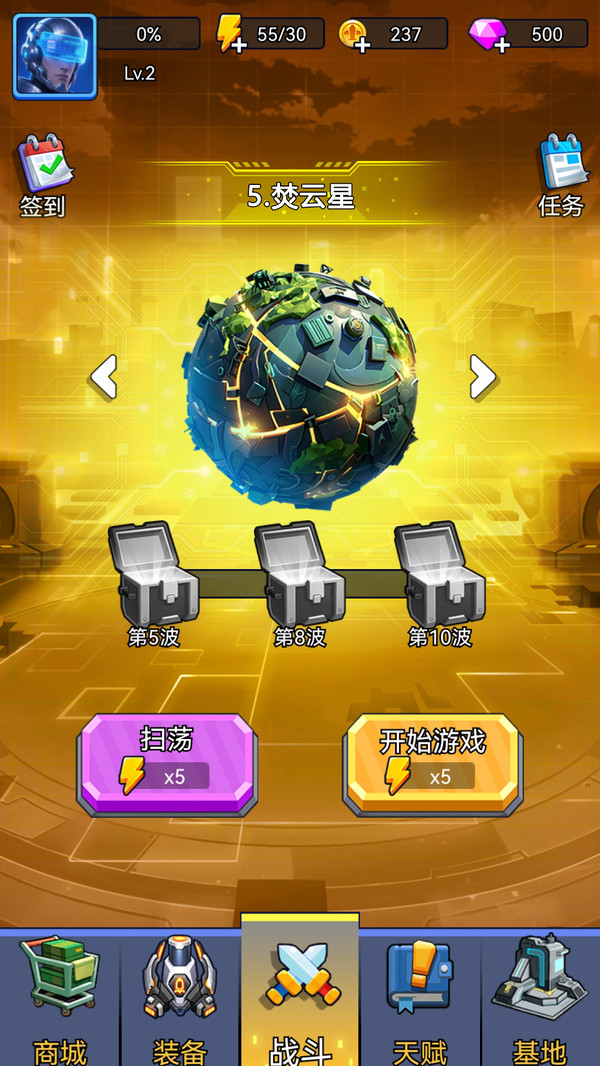The width and height of the screenshot is (600, 1066).
Task: Switch to the 基地 base tab
Action: tap(540, 995)
